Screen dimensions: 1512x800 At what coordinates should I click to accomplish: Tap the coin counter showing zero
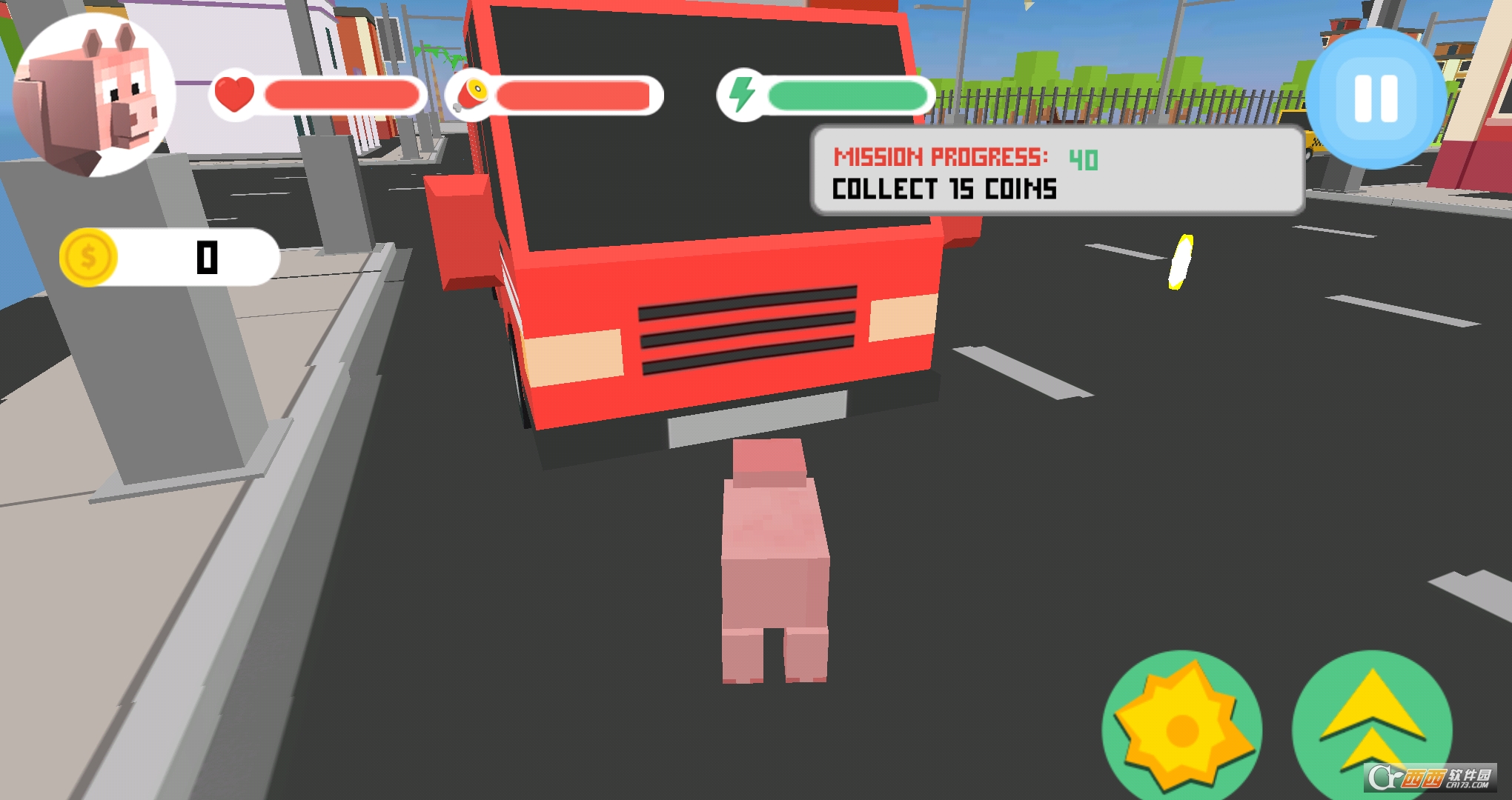pyautogui.click(x=206, y=258)
